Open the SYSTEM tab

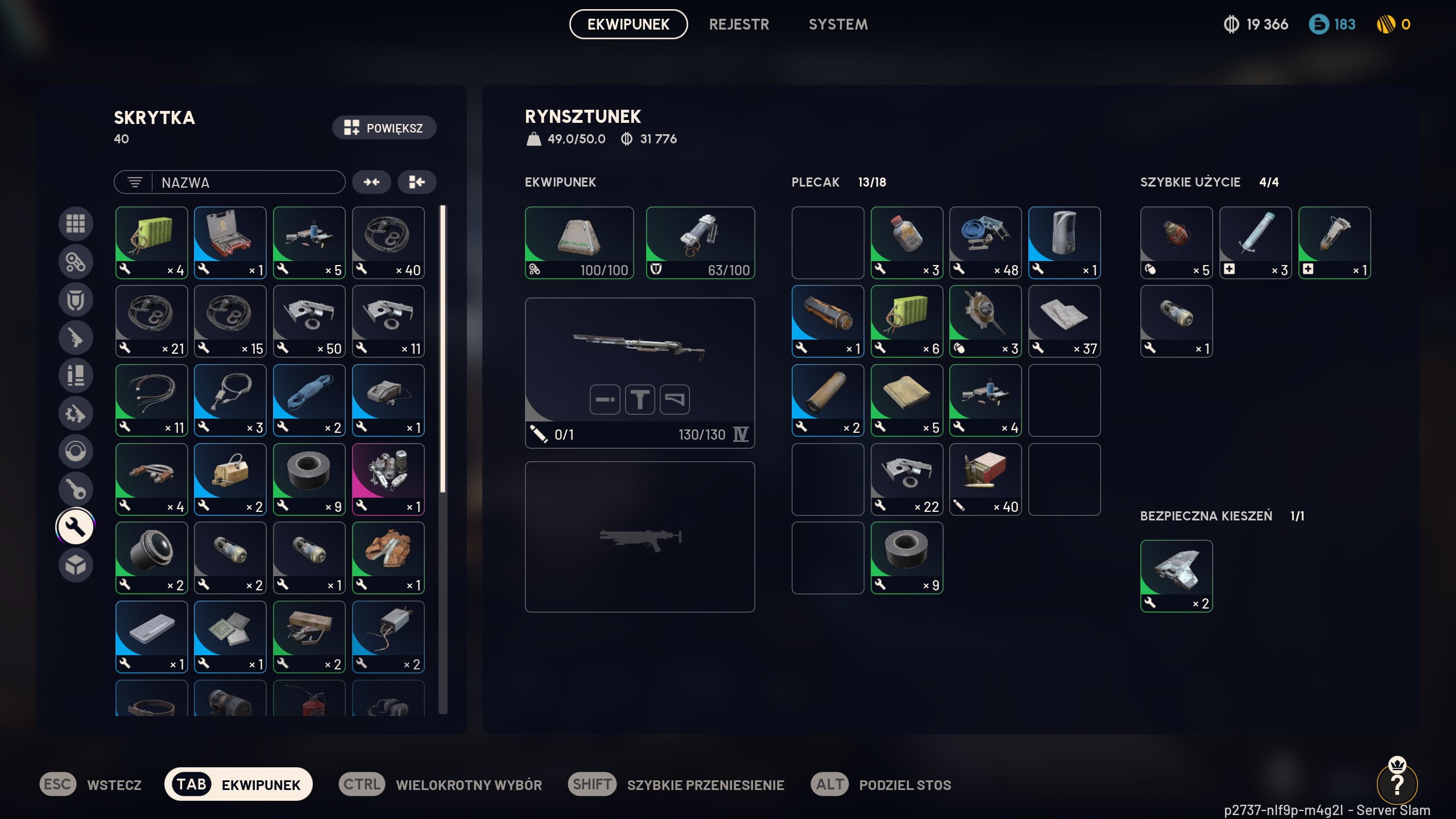pos(838,24)
